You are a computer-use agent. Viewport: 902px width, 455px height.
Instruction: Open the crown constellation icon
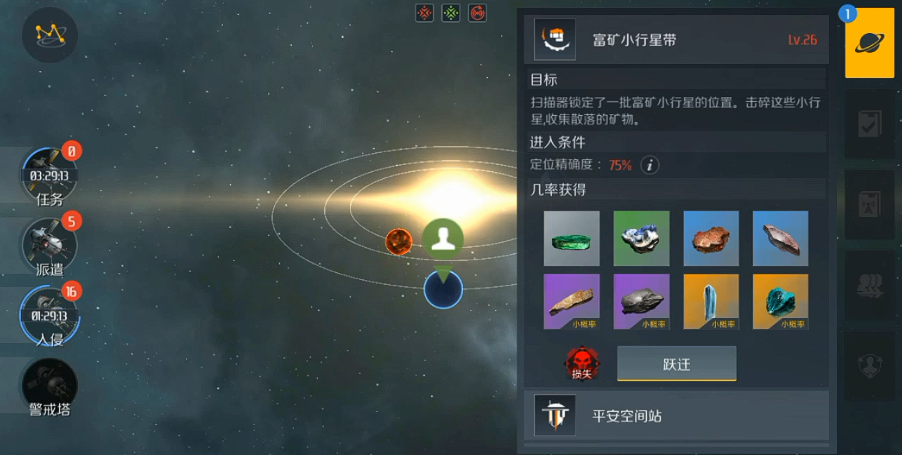pyautogui.click(x=49, y=35)
